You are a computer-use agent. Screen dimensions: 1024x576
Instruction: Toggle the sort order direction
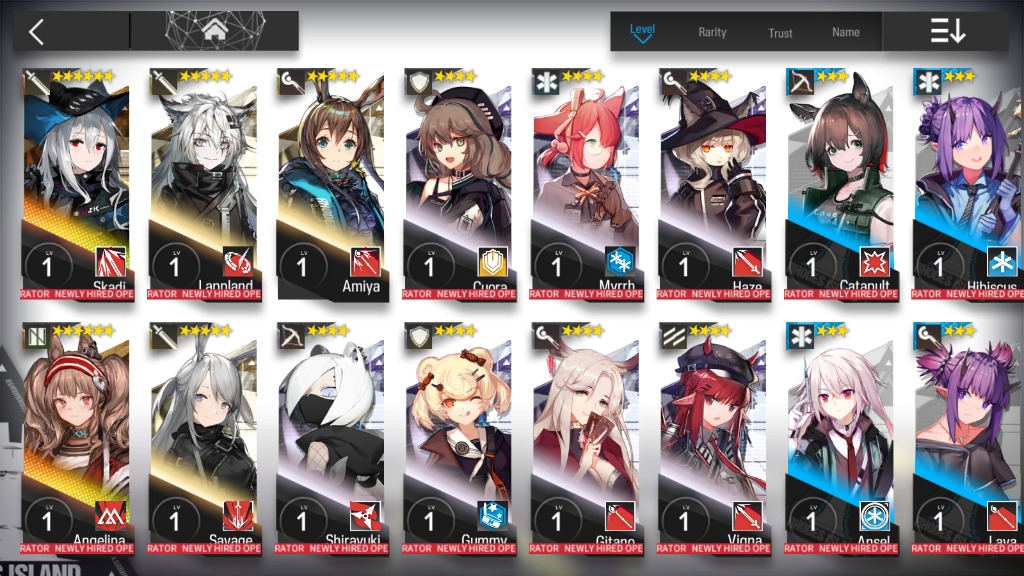pos(947,32)
